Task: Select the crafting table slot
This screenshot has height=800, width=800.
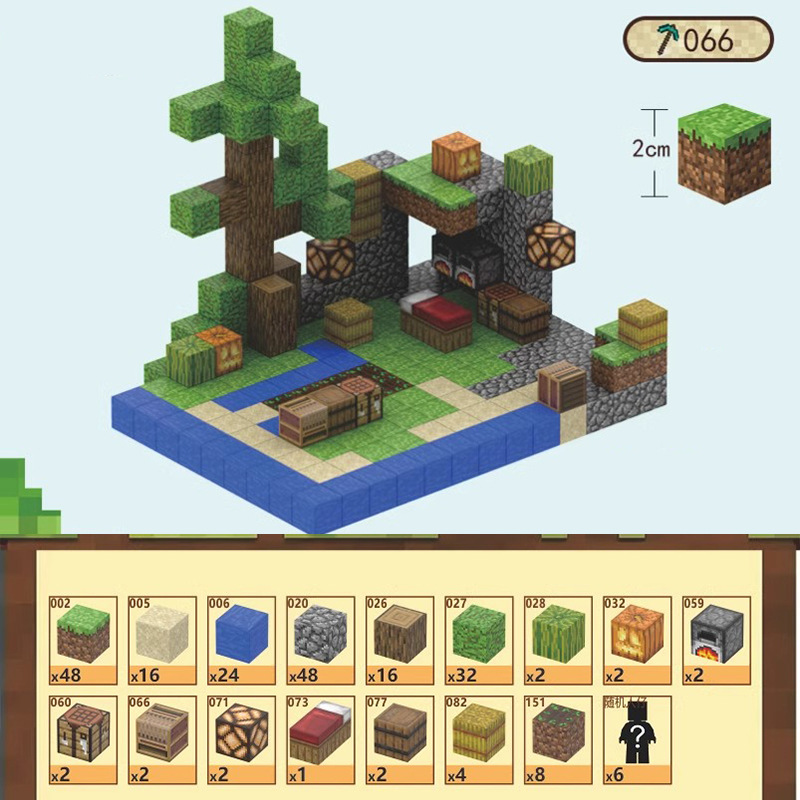Action: pyautogui.click(x=82, y=740)
